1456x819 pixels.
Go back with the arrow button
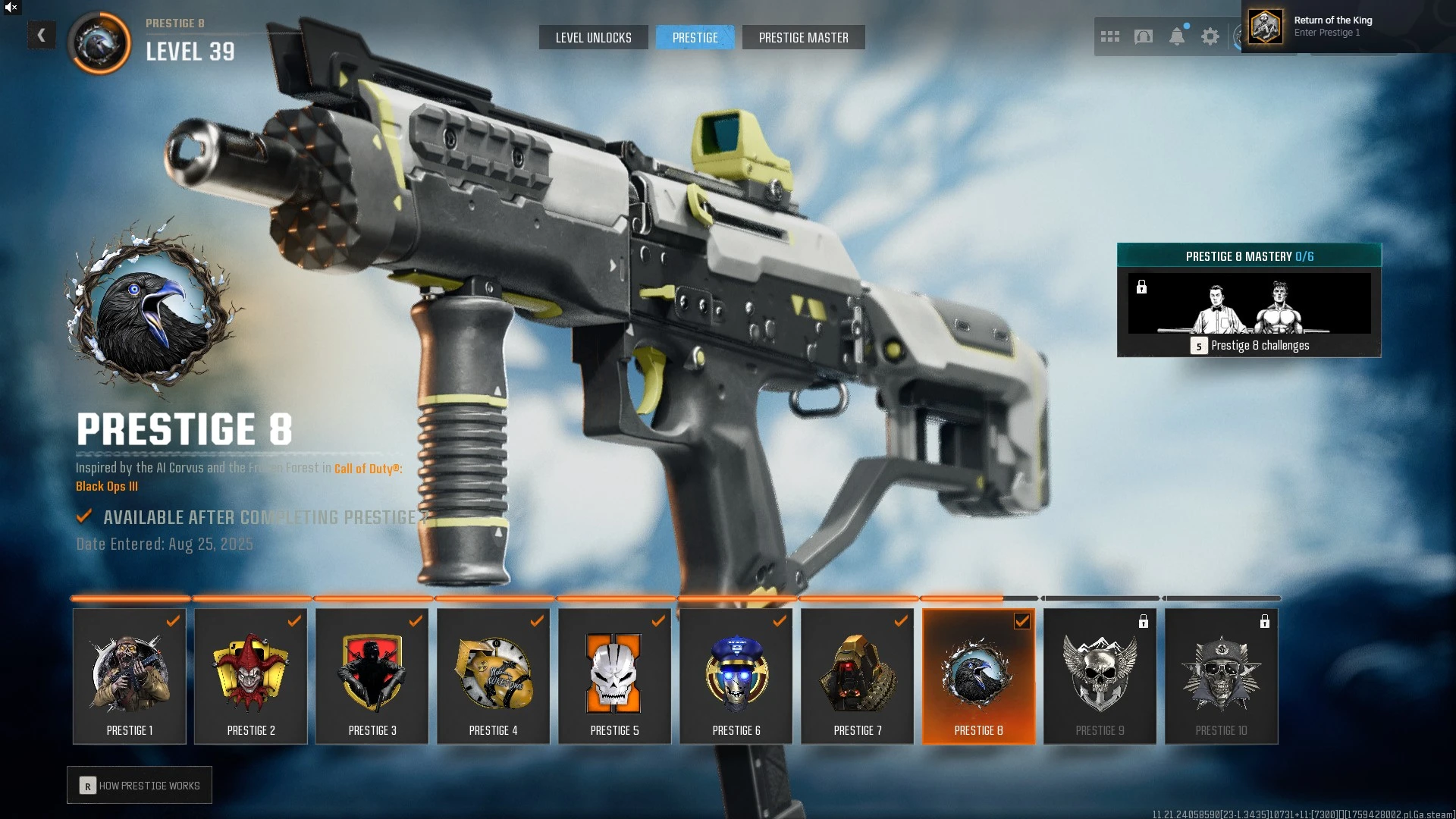click(42, 35)
